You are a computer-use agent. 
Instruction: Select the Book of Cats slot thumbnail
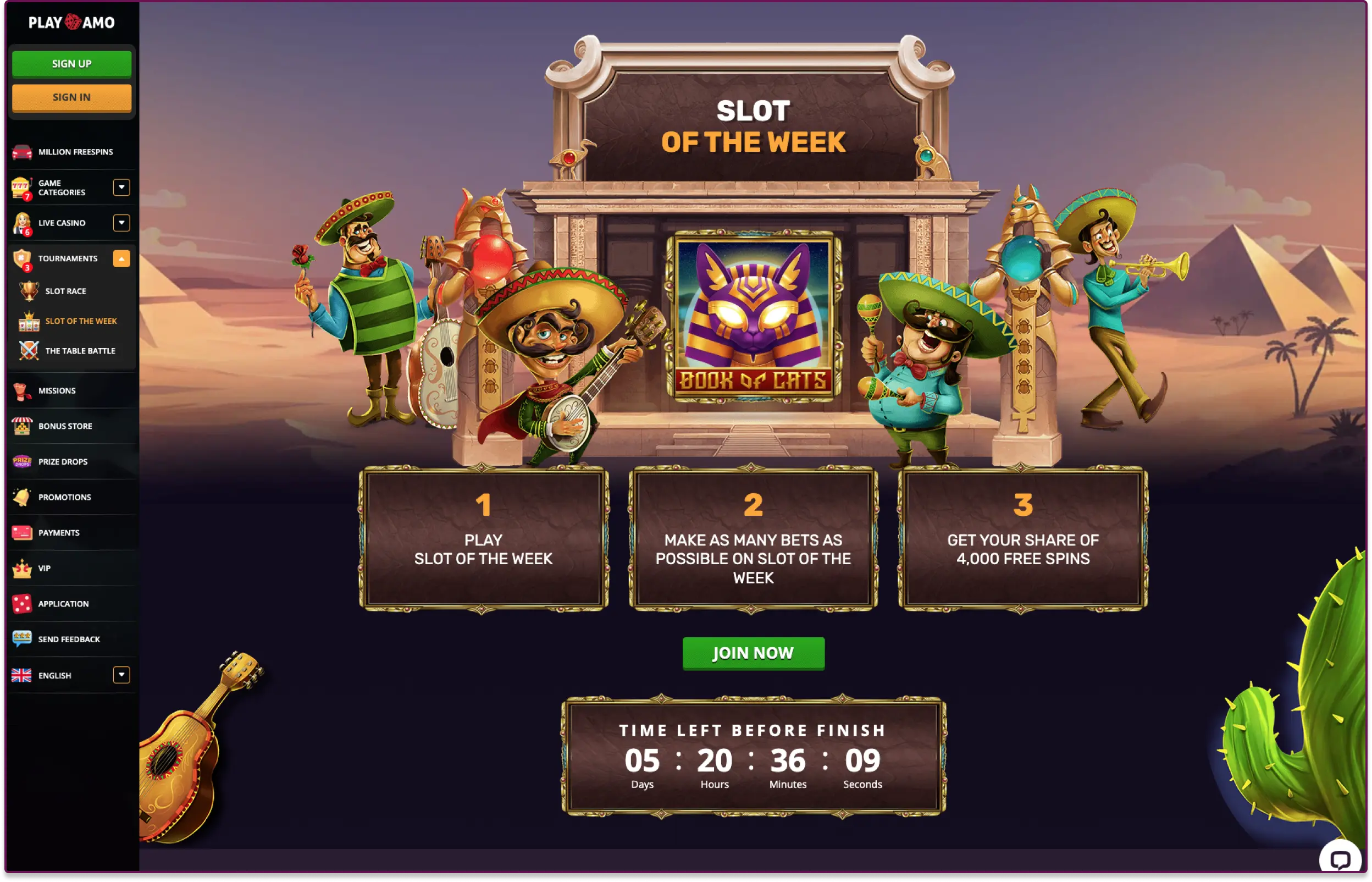(753, 317)
